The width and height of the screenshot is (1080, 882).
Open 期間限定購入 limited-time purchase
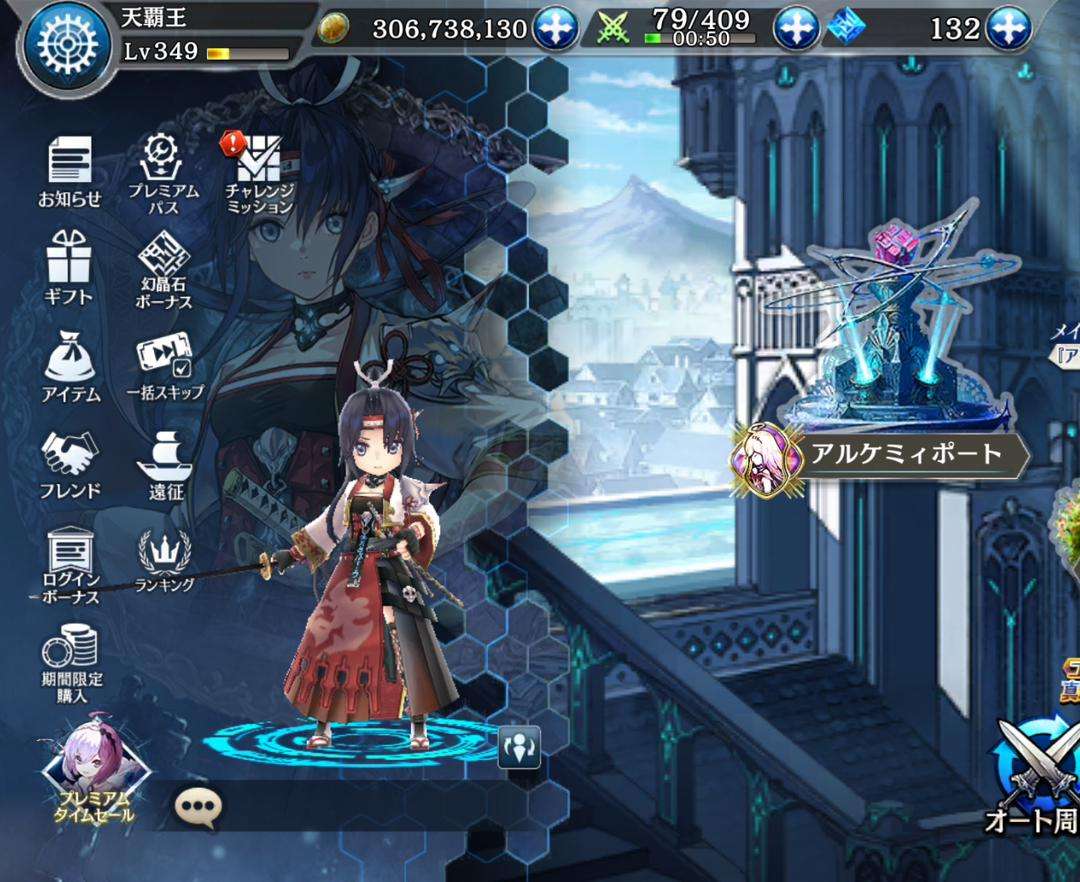tap(70, 664)
